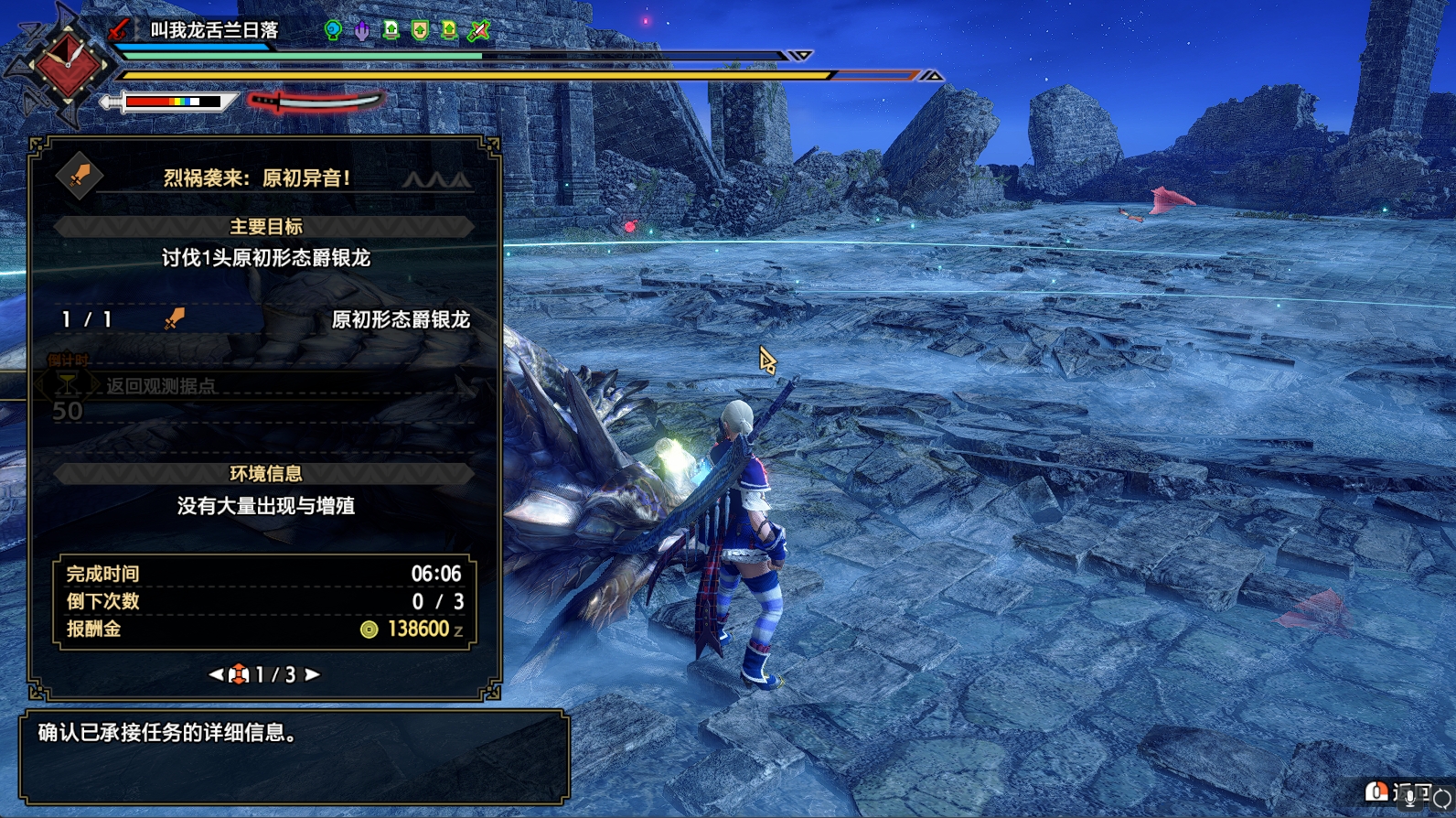Viewport: 1456px width, 818px height.
Task: Click the orange shield defense-up buff icon
Action: (420, 30)
